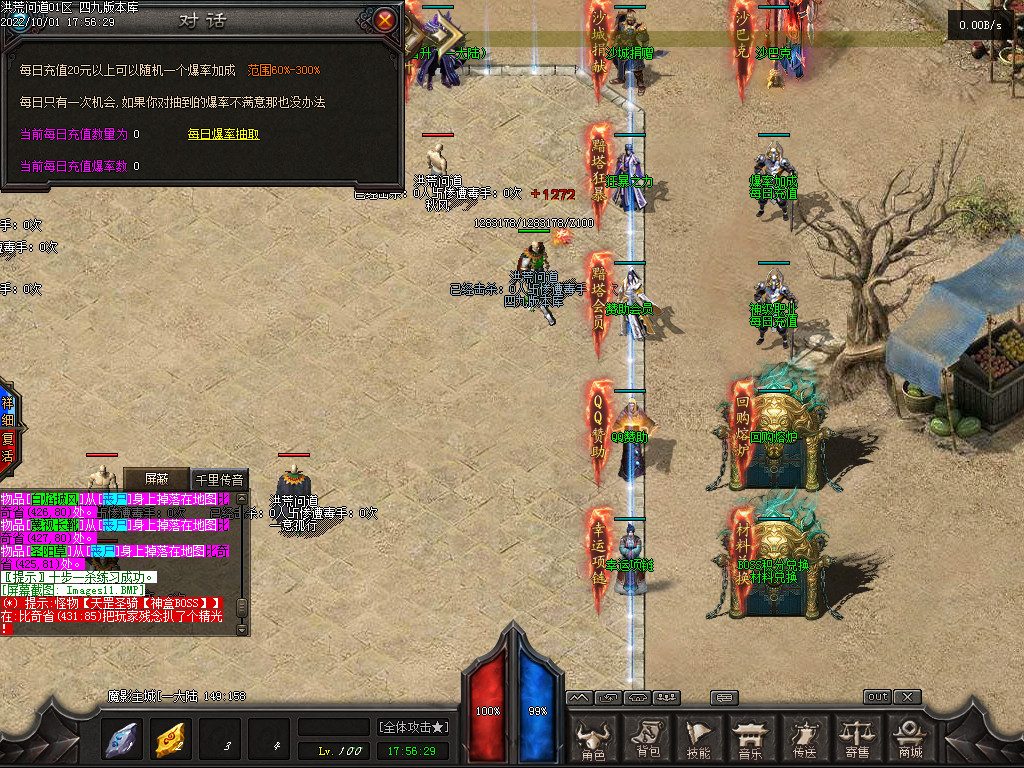Click the 每日爆率抽取 link

223,134
